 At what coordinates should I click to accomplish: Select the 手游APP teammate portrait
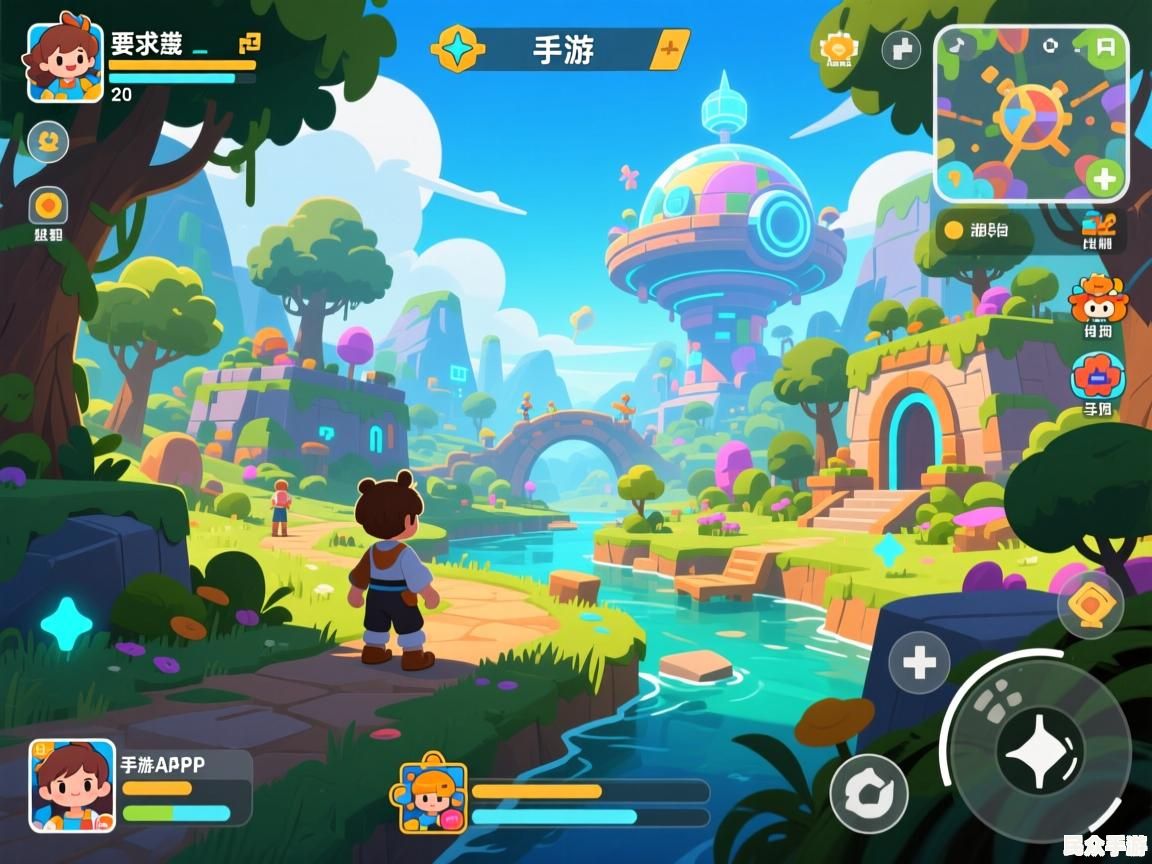tap(72, 785)
